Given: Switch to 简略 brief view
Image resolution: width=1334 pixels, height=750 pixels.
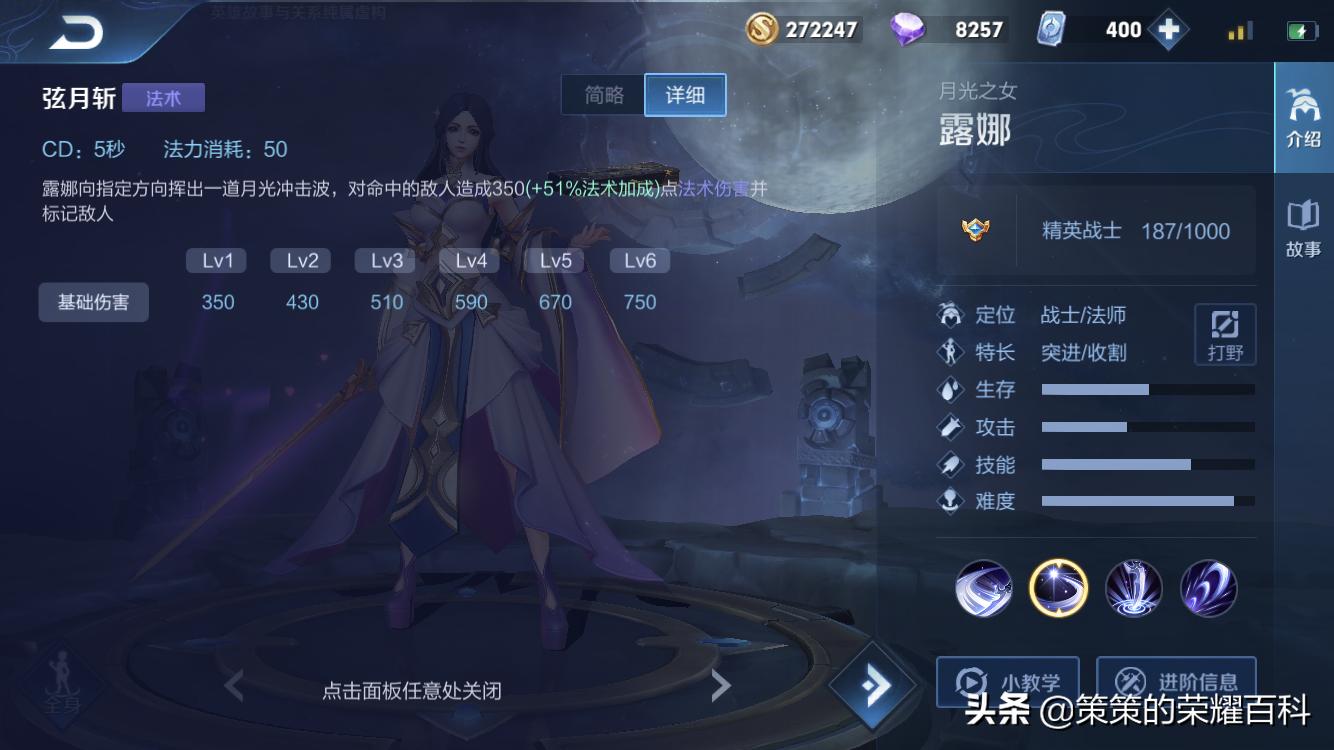Looking at the screenshot, I should tap(604, 94).
